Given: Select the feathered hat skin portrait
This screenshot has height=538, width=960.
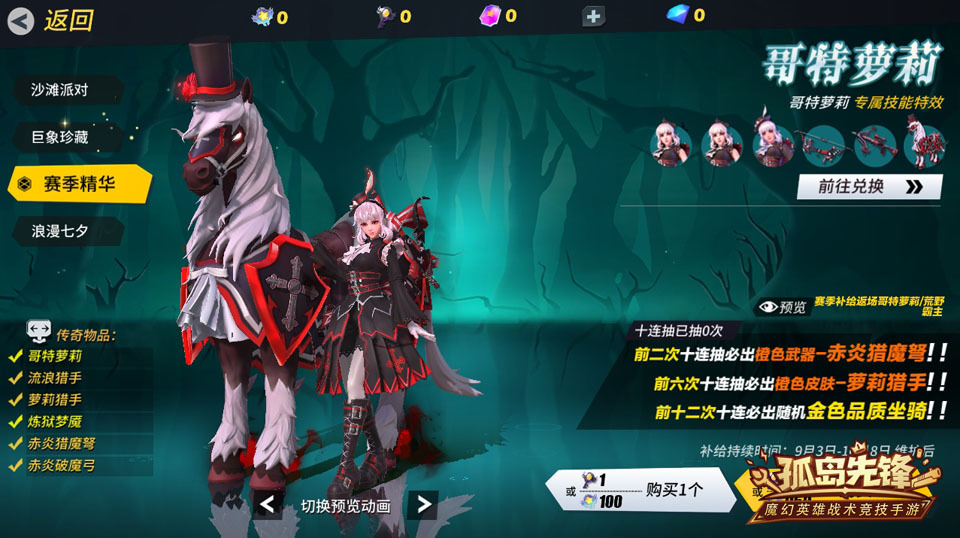Looking at the screenshot, I should [773, 145].
